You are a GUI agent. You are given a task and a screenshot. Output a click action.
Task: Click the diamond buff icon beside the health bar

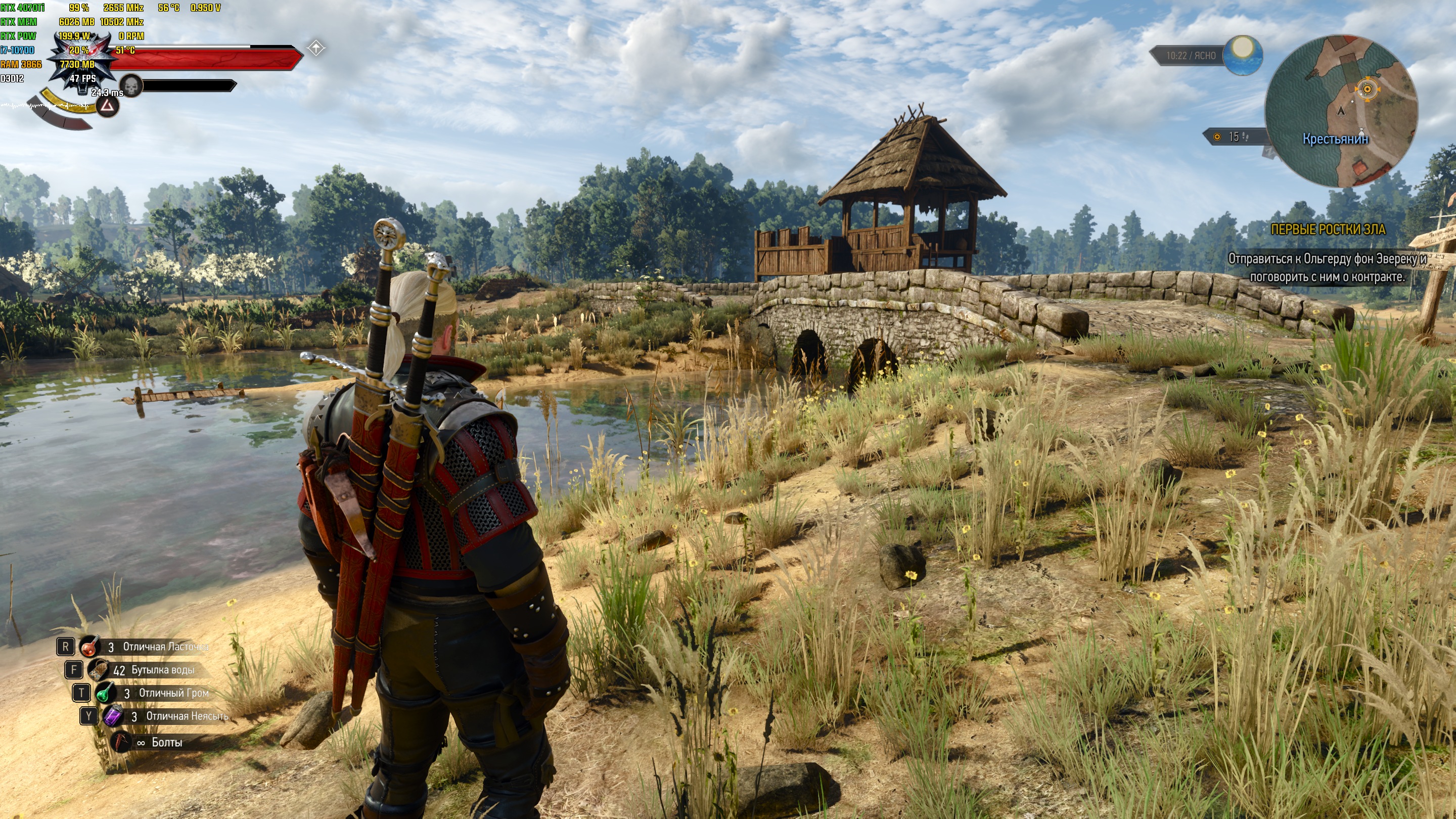[x=316, y=49]
